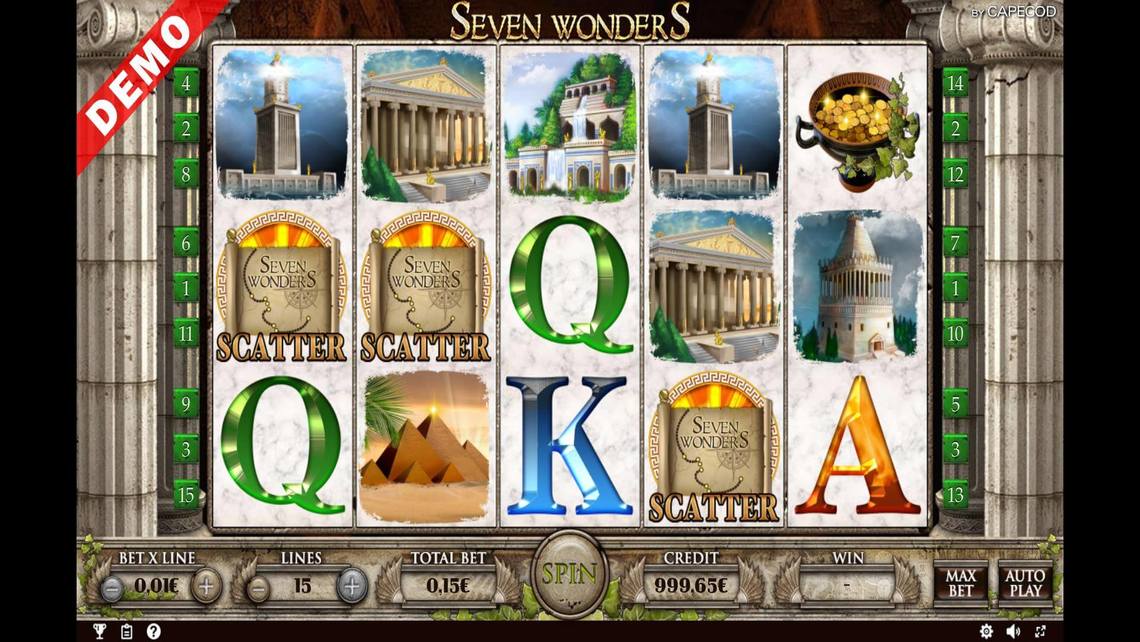Viewport: 1140px width, 642px height.
Task: Select payline 4 marker on the left
Action: pyautogui.click(x=186, y=82)
